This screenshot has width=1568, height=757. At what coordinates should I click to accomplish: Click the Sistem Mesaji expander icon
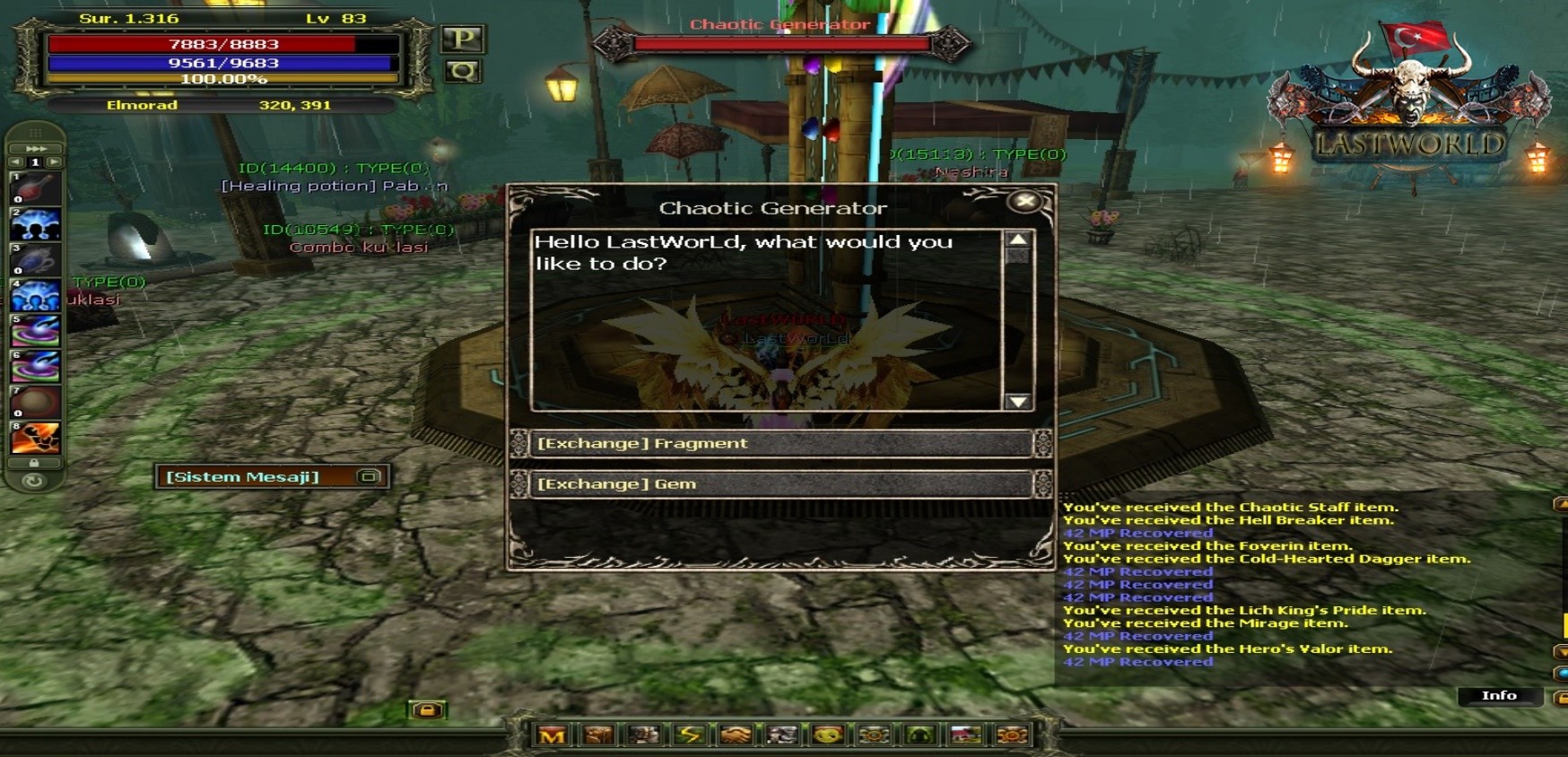(x=368, y=476)
